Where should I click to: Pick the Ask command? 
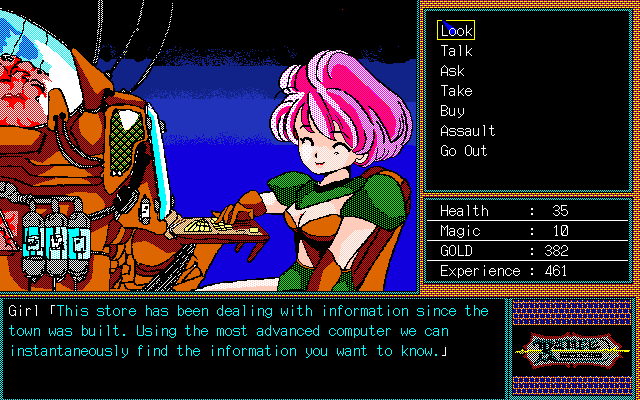click(452, 71)
